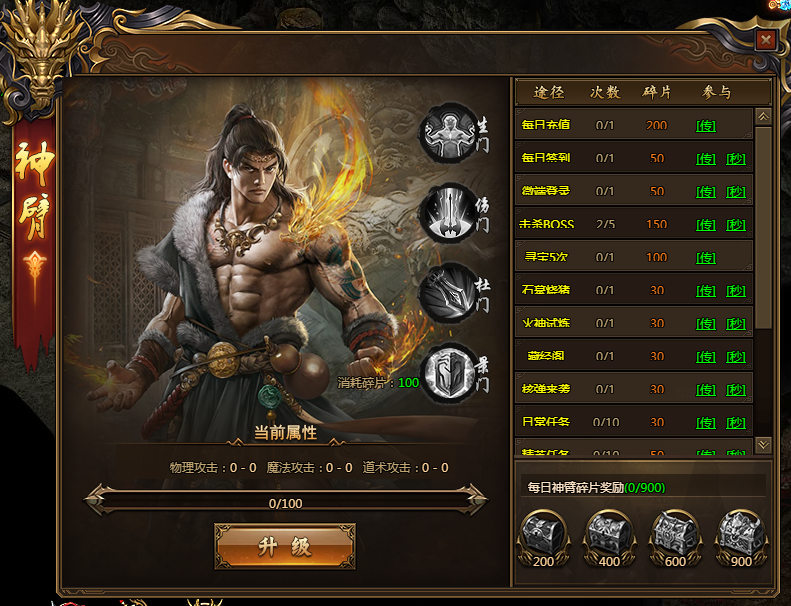Claim the 900 fragment reward chest
This screenshot has width=791, height=606.
pyautogui.click(x=741, y=535)
